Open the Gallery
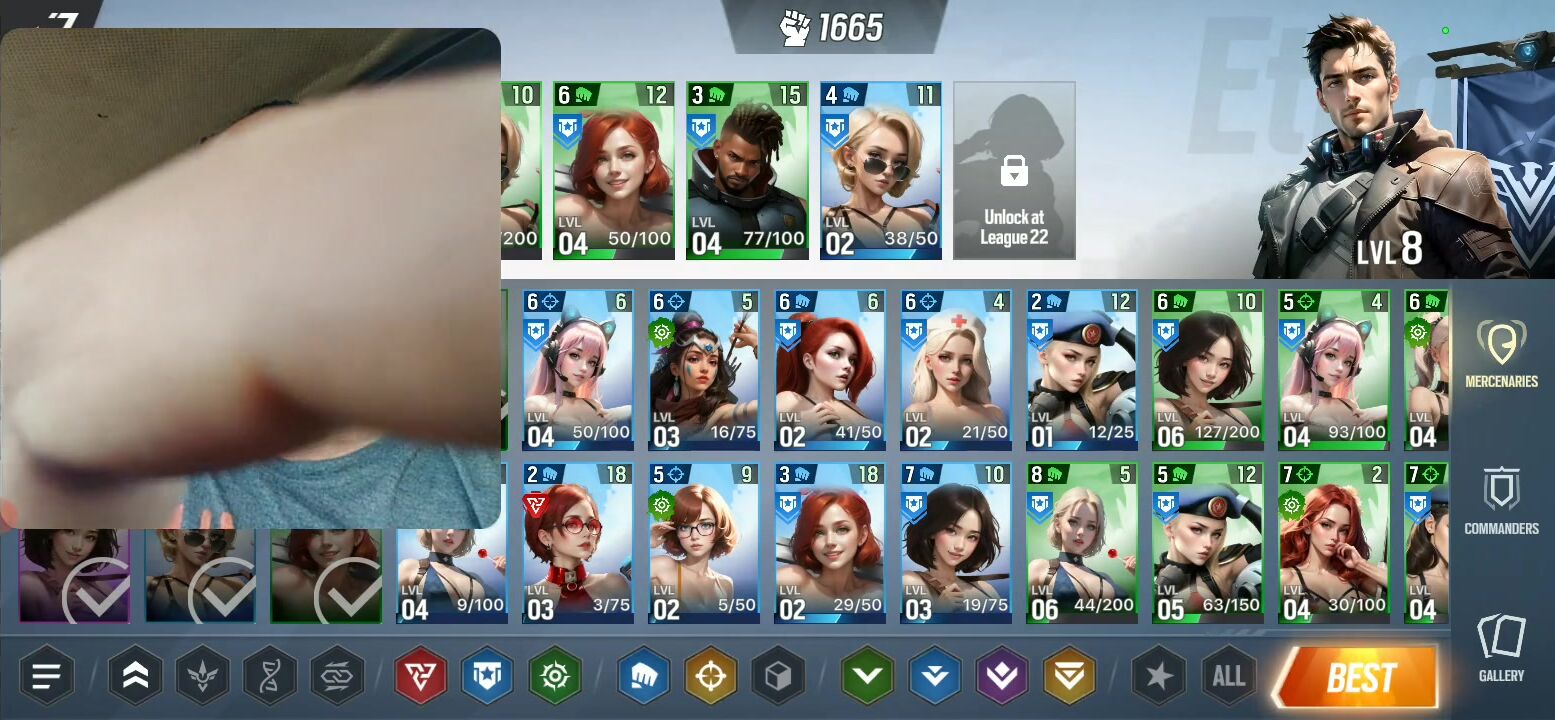This screenshot has width=1555, height=720. coord(1501,647)
